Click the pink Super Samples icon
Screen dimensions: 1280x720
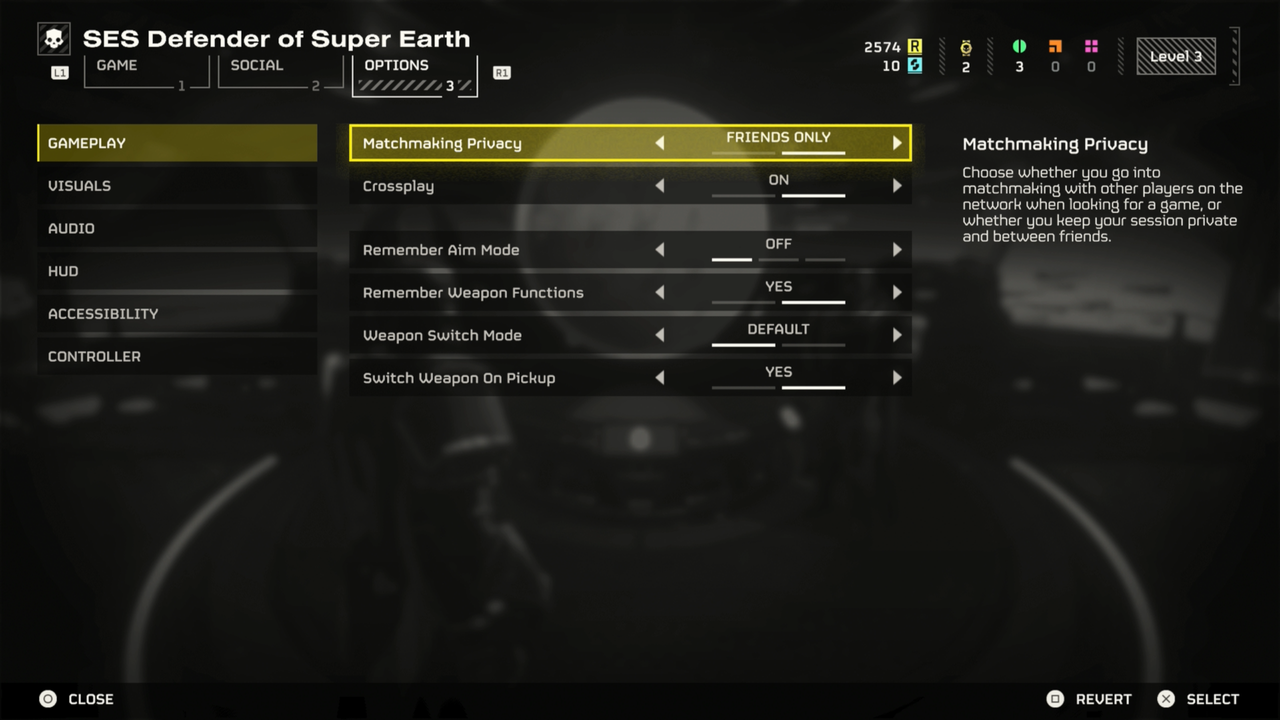(x=1091, y=46)
